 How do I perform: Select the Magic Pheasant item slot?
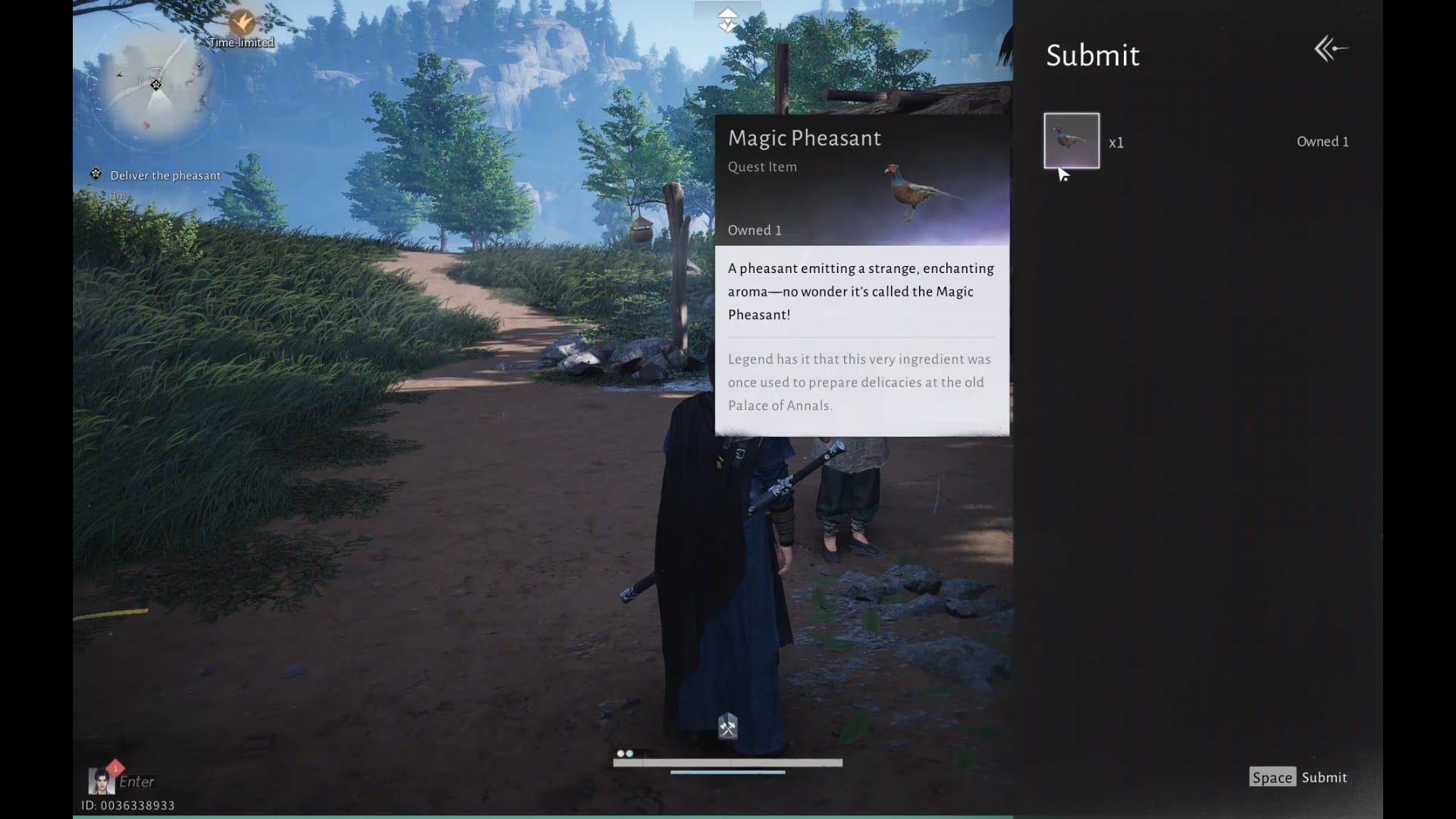1071,141
